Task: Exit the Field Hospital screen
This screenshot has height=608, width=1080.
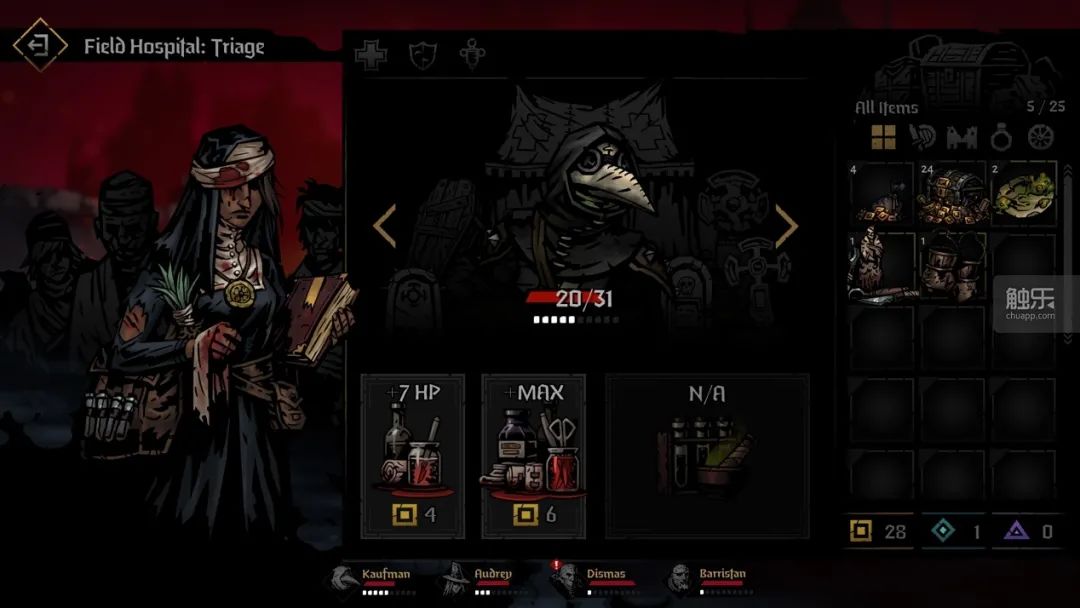Action: click(39, 45)
